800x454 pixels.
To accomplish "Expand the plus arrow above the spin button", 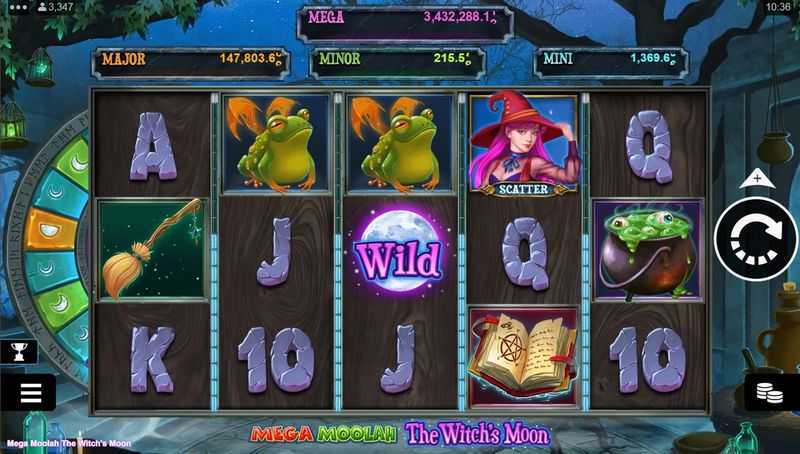I will click(757, 179).
